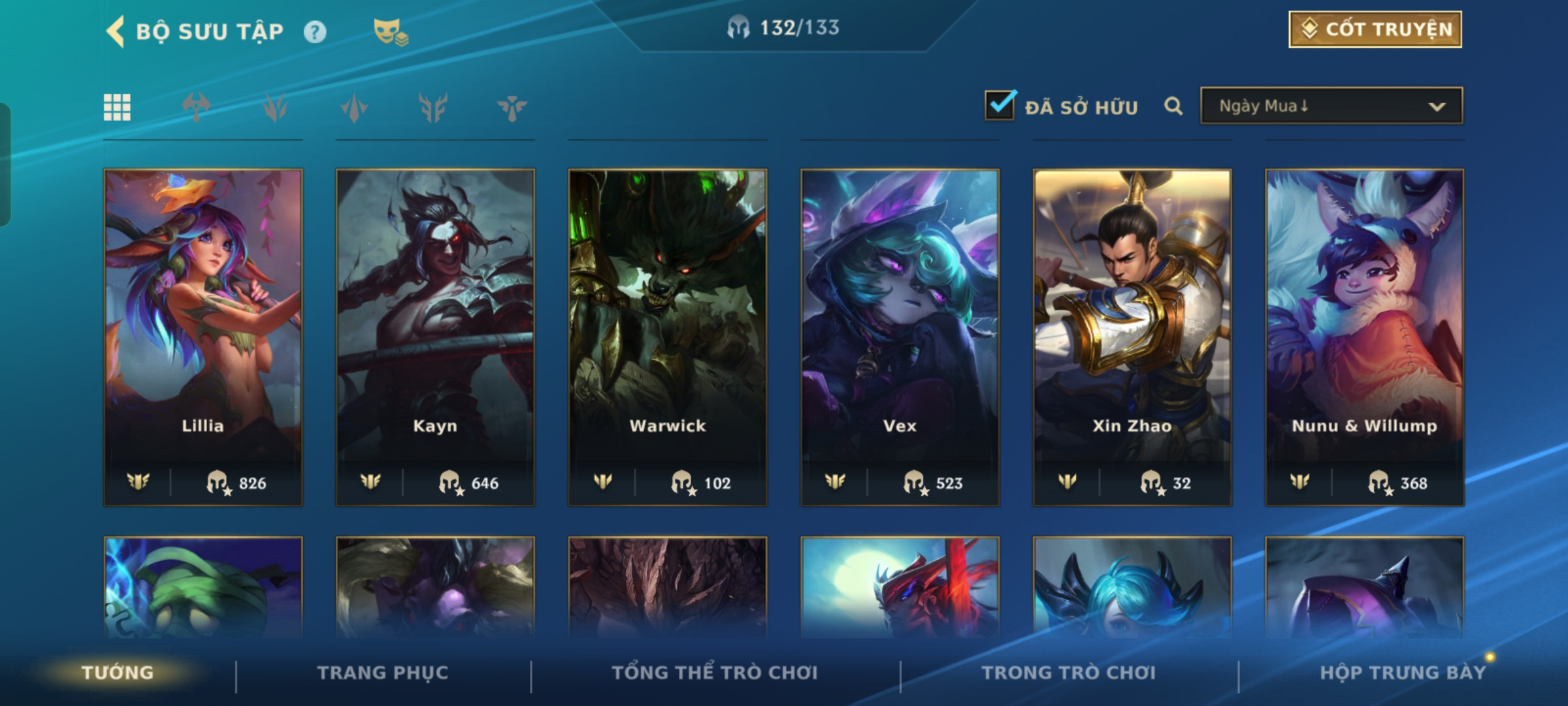Go back from Bộ Sưu Tập
Screen dimensions: 1568x706
pyautogui.click(x=116, y=31)
